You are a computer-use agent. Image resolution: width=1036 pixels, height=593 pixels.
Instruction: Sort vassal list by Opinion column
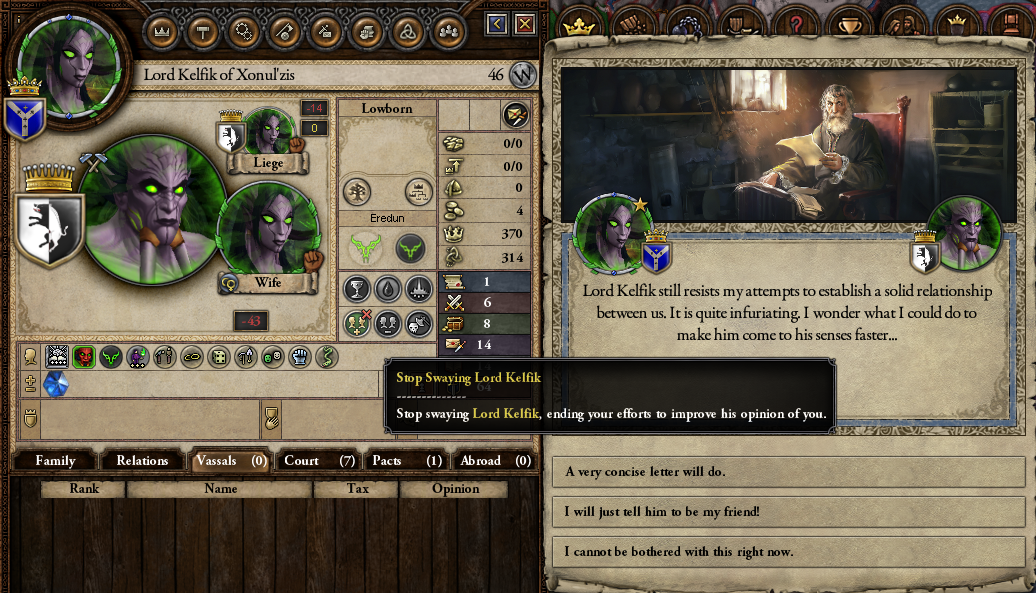tap(455, 489)
